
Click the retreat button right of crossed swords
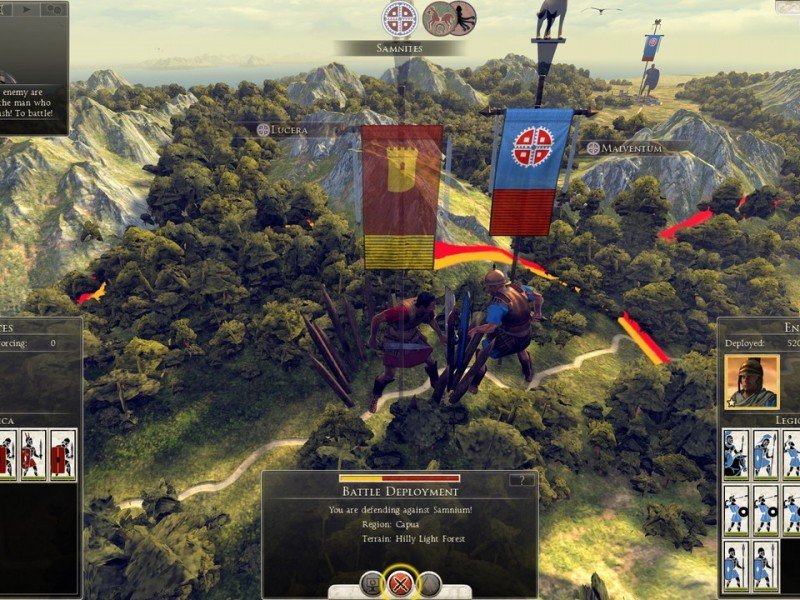point(431,583)
